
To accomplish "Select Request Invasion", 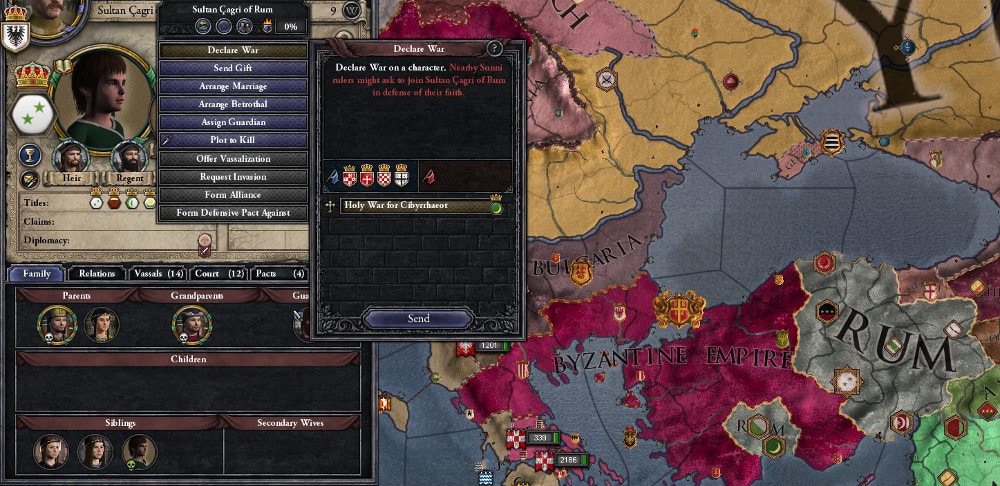I will pos(233,176).
